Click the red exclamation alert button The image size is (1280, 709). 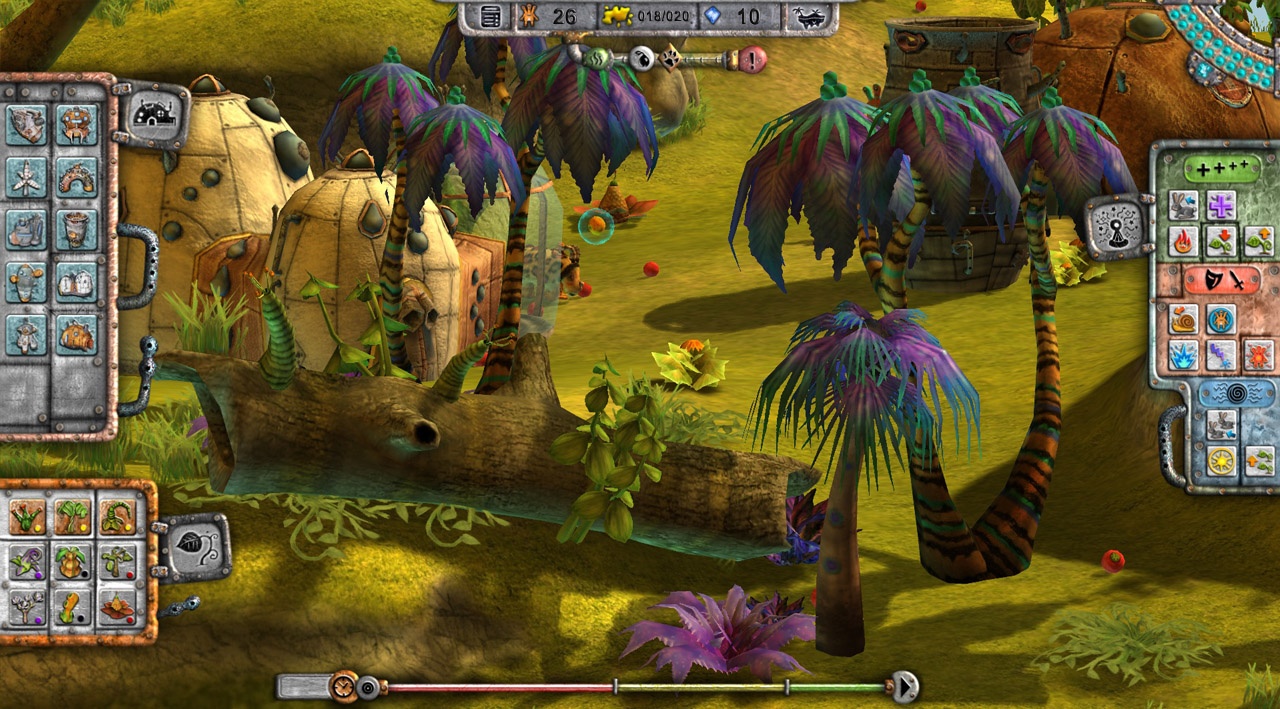click(x=753, y=59)
